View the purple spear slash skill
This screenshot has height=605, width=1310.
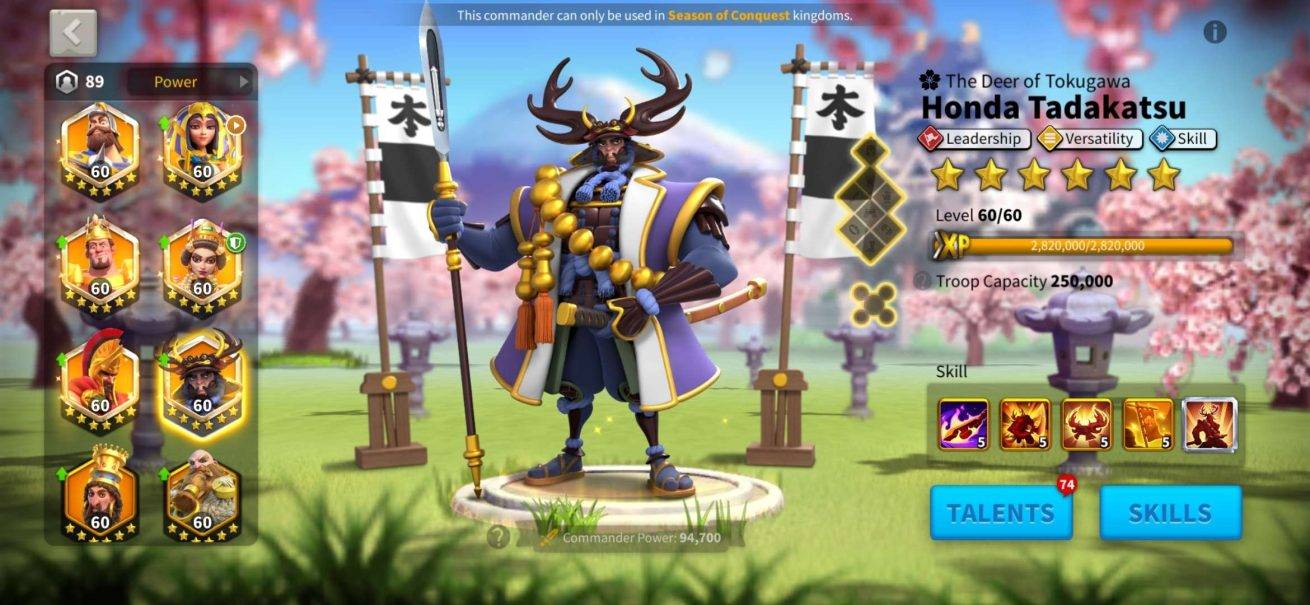[x=963, y=424]
